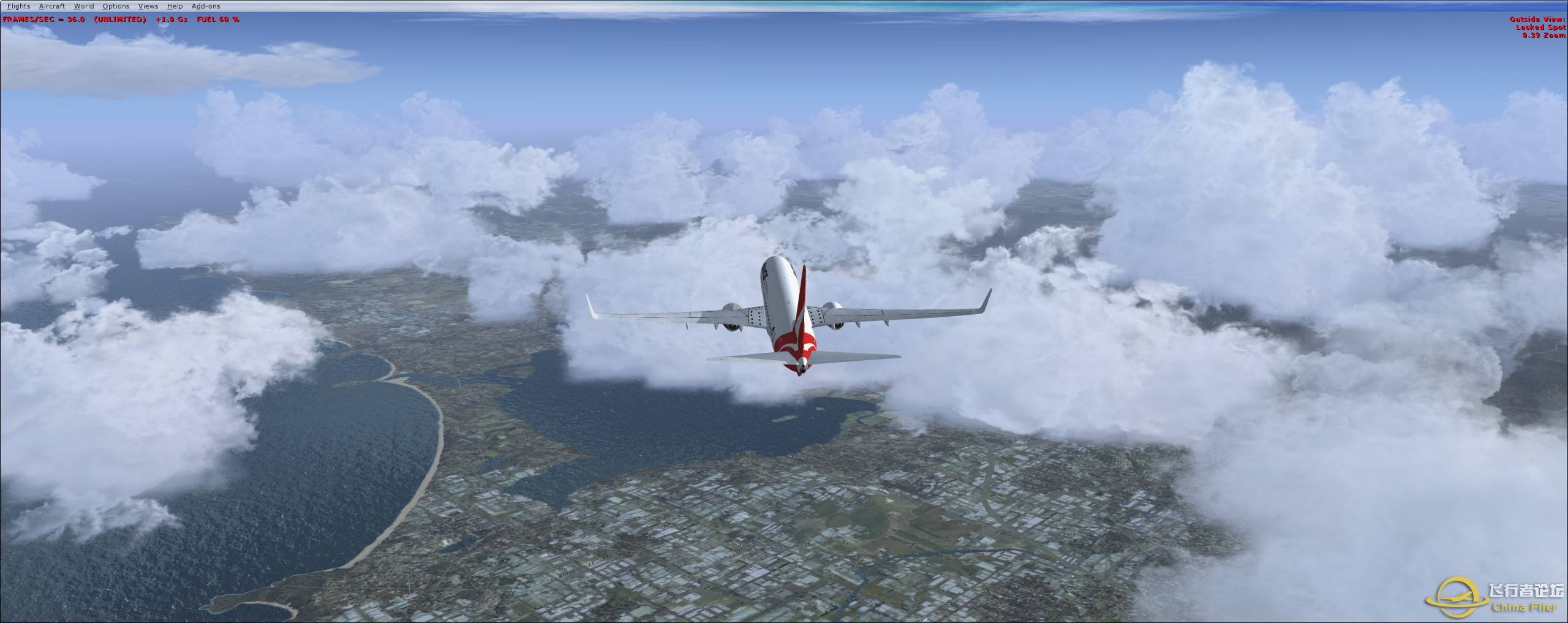Open the Views menu

pos(148,6)
